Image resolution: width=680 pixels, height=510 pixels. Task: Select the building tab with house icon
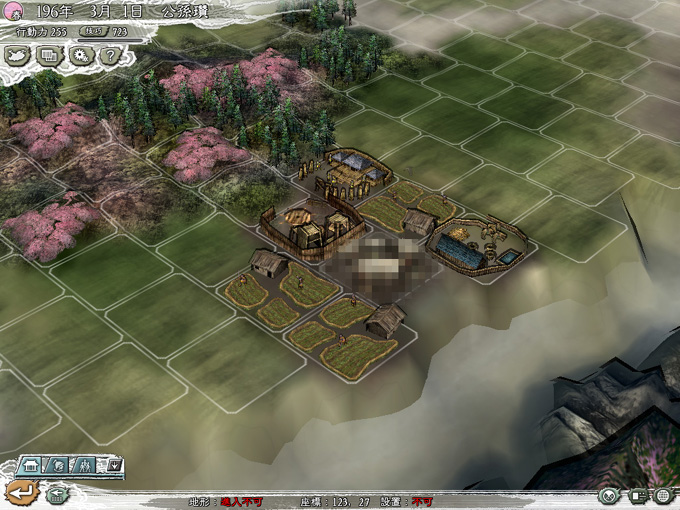coord(32,465)
